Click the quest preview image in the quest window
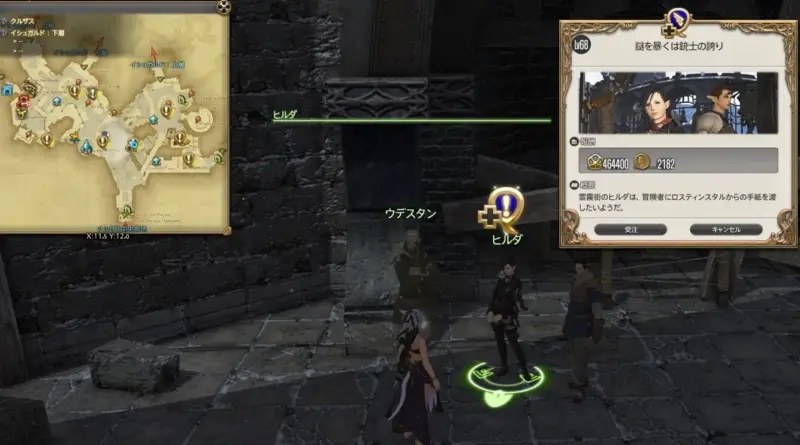 click(670, 101)
